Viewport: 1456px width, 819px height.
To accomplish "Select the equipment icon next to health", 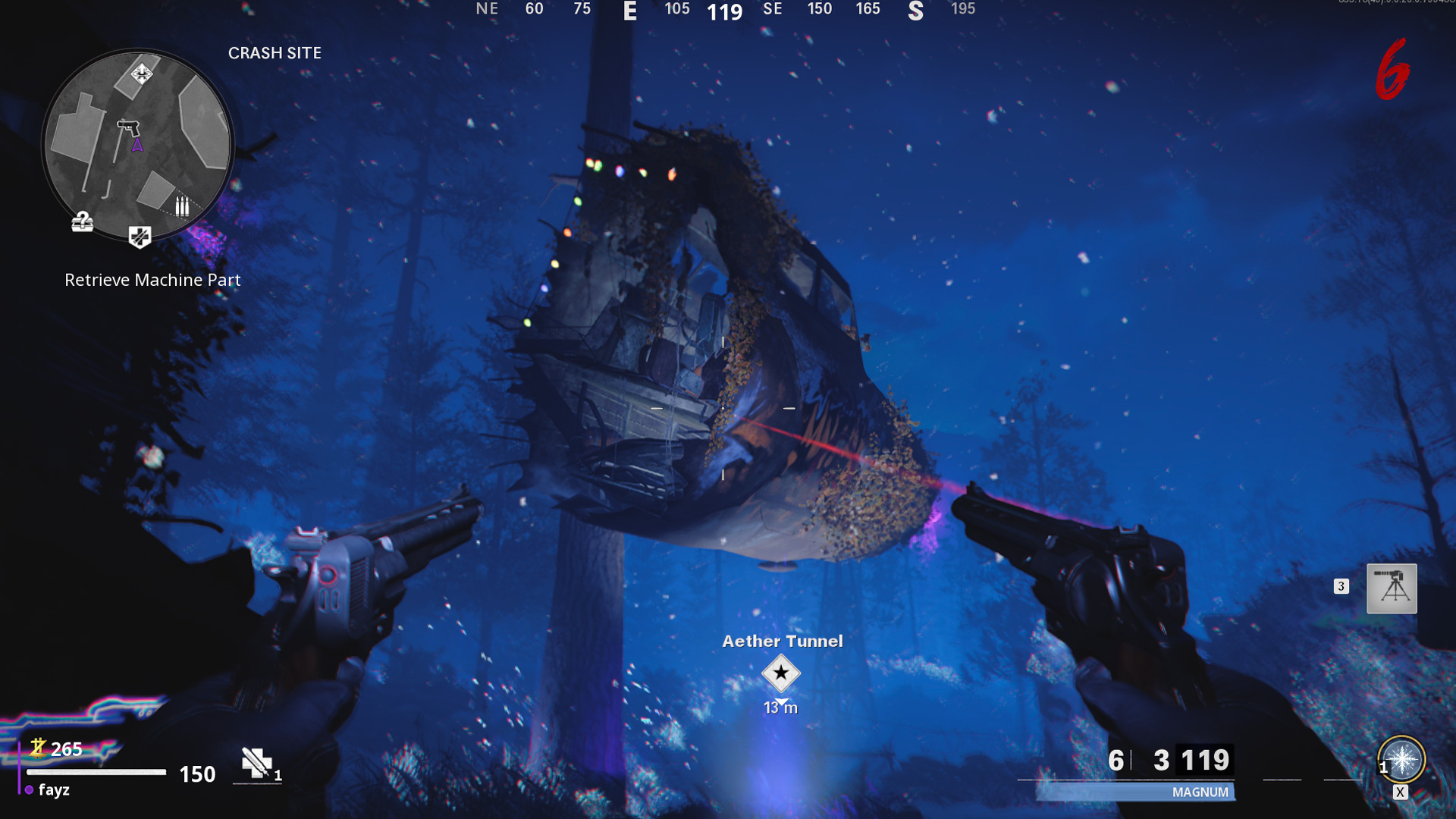I will click(x=256, y=763).
